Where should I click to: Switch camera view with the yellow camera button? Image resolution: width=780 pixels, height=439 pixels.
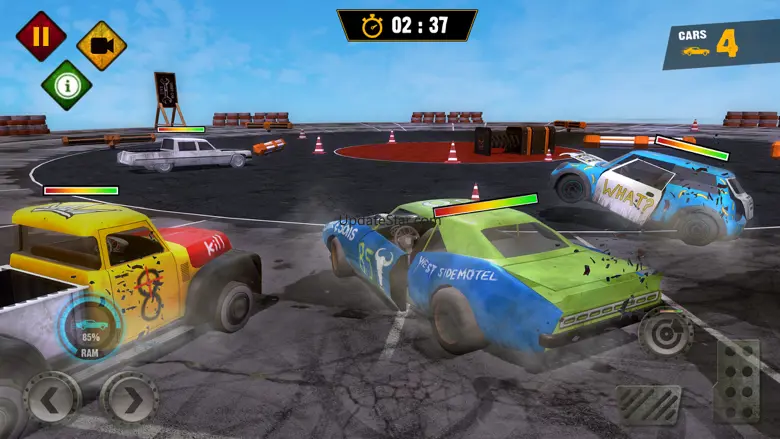(101, 45)
